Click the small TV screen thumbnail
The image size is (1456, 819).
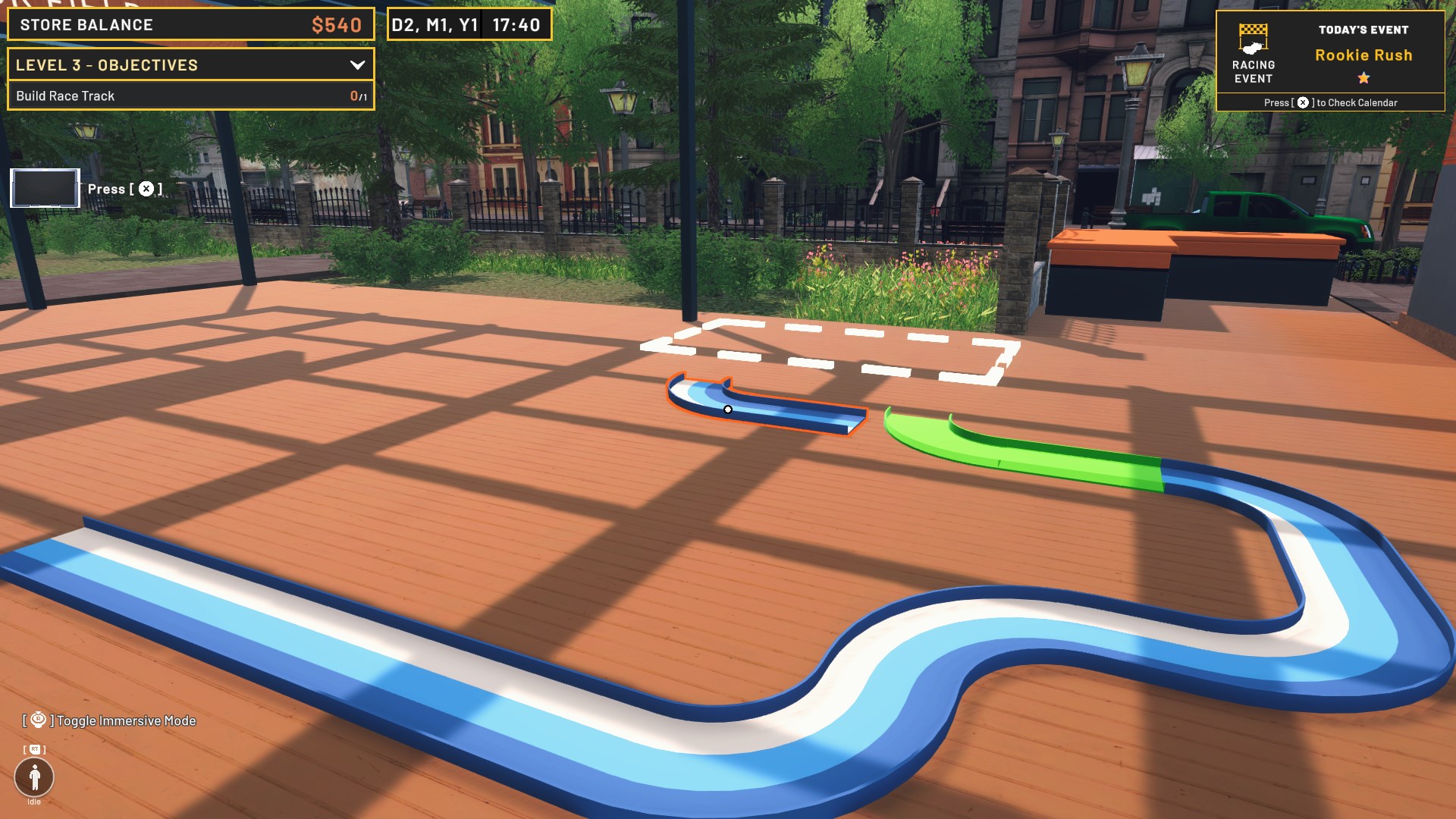44,190
